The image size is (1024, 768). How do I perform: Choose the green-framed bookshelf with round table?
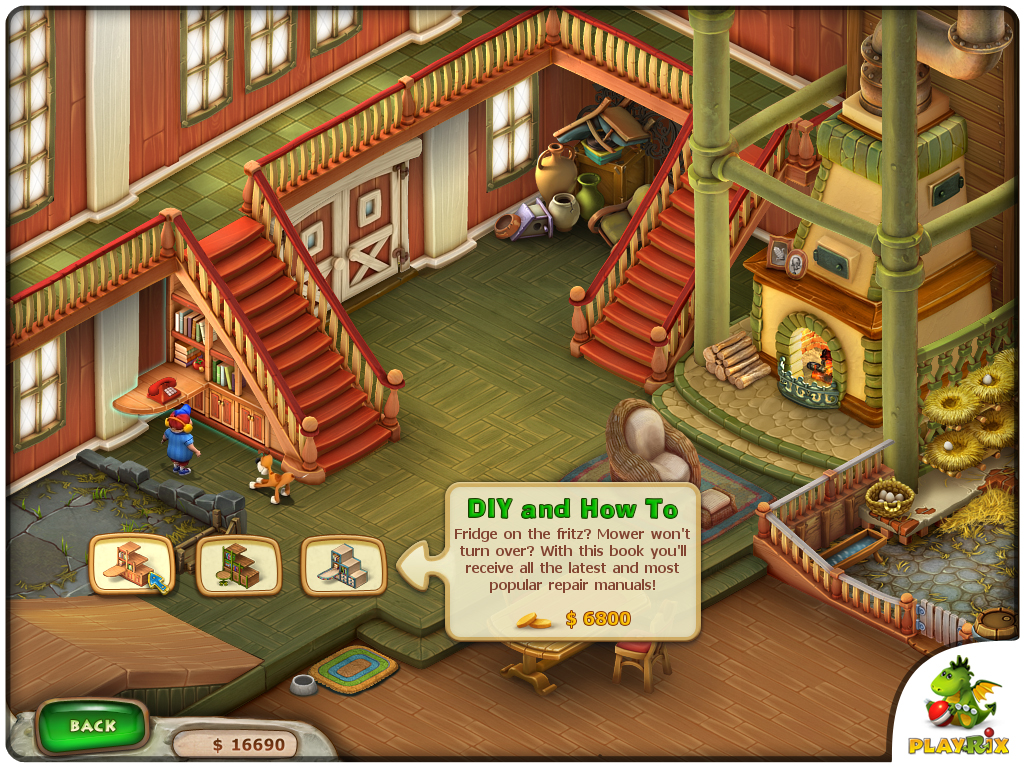click(x=238, y=566)
